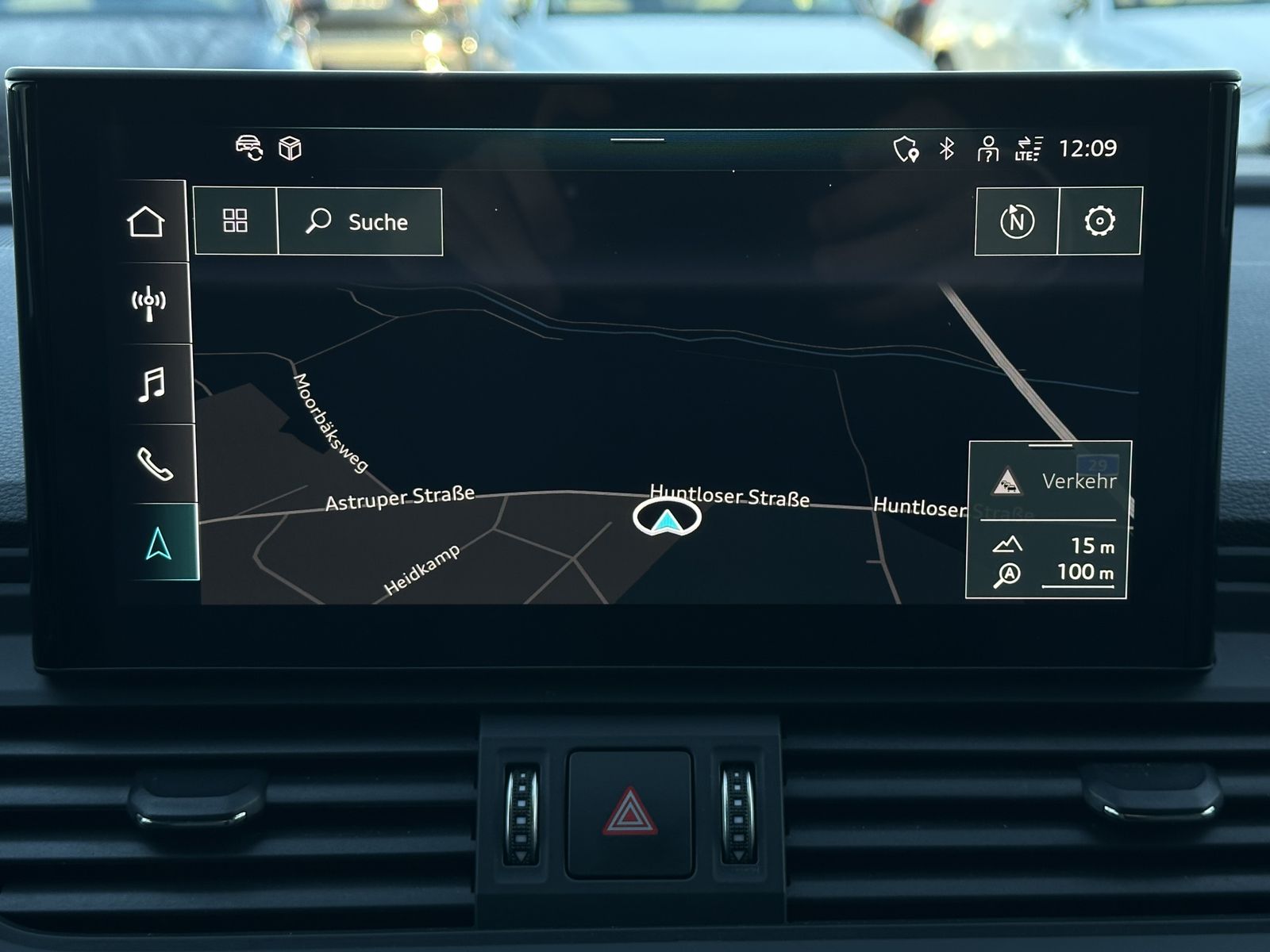Switch to the Navigation tab in sidebar
This screenshot has height=952, width=1270.
(153, 544)
